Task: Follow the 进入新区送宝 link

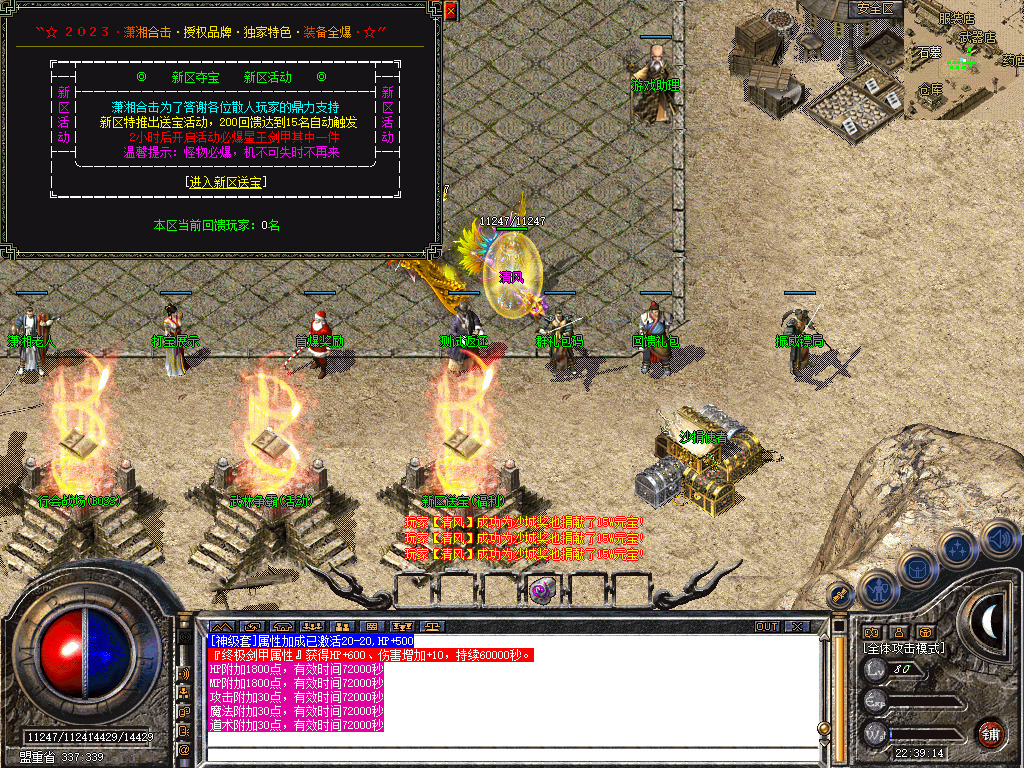Action: [226, 182]
